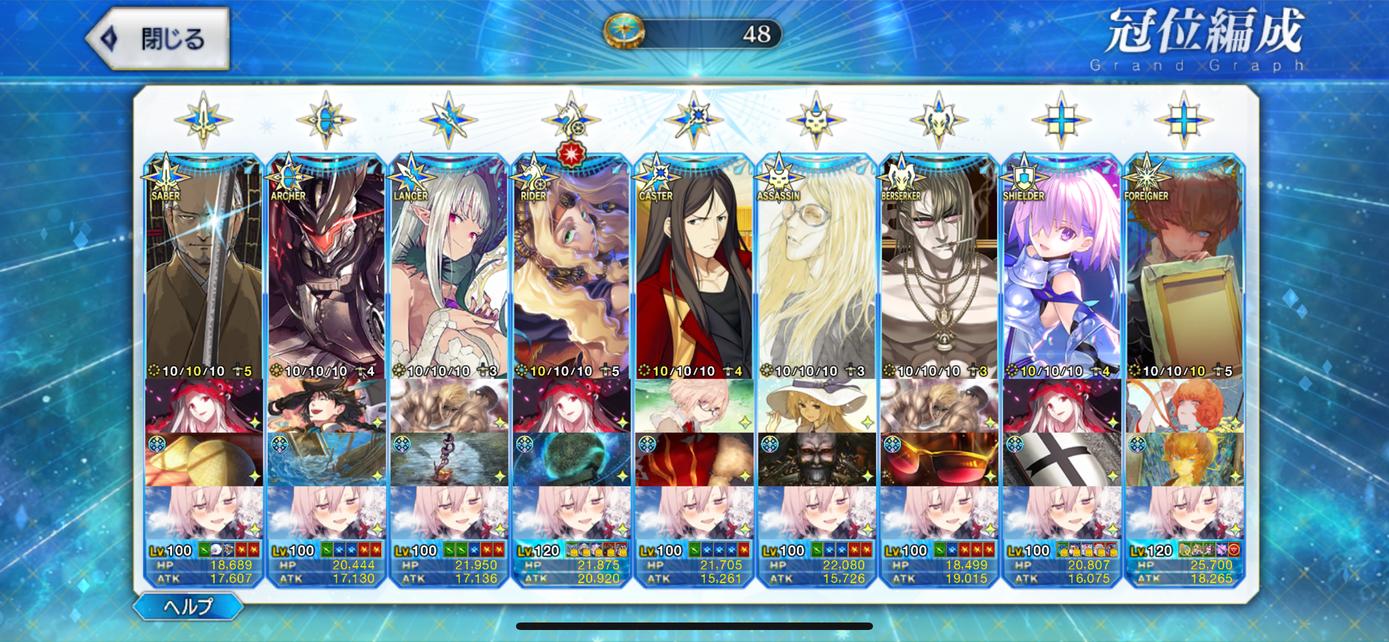Click the Assassin skull class emblem
Image resolution: width=1389 pixels, height=642 pixels.
point(816,120)
